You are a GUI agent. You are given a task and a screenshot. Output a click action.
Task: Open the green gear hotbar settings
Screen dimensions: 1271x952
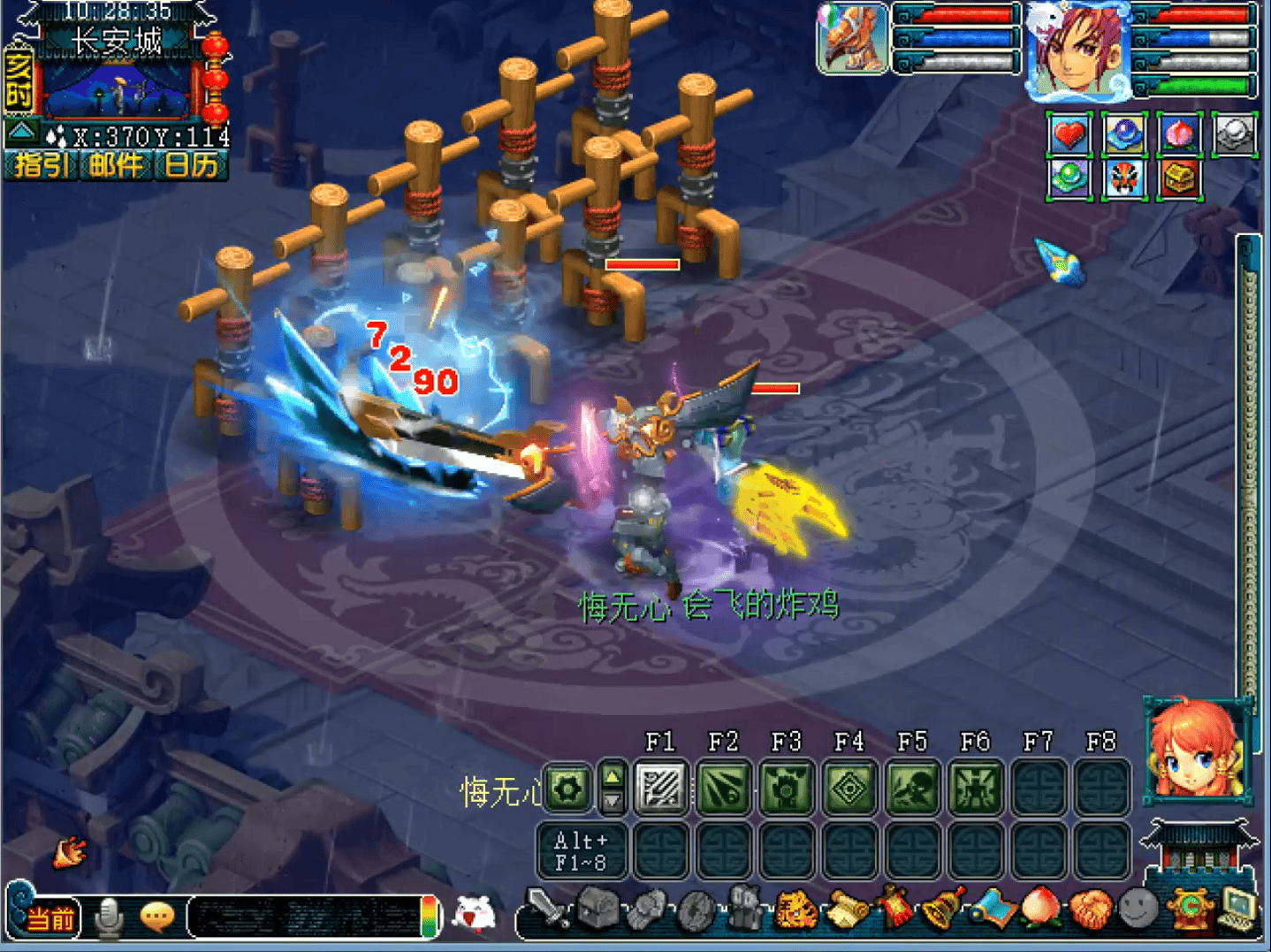[x=567, y=787]
